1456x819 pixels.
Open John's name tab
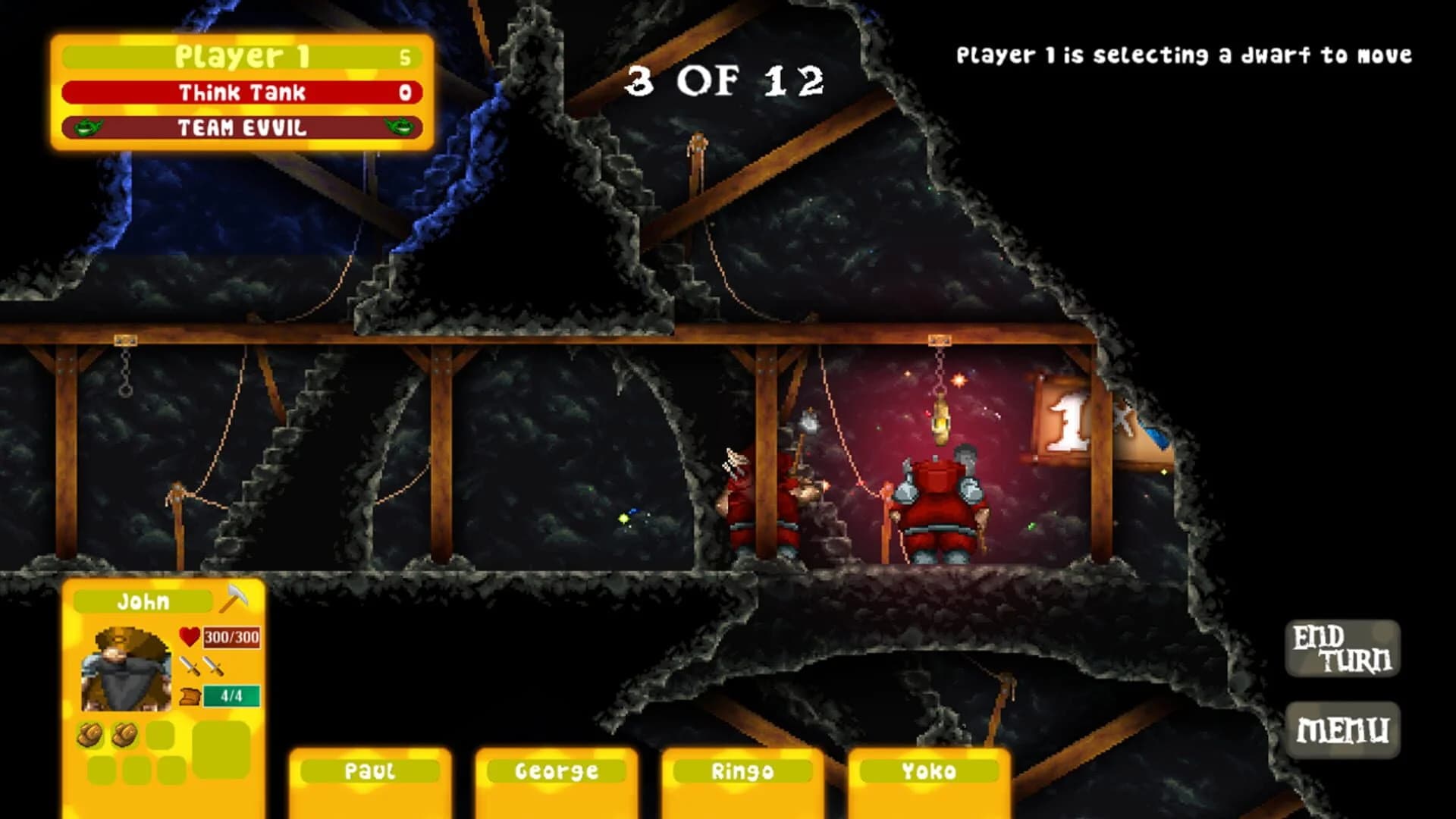(x=143, y=599)
